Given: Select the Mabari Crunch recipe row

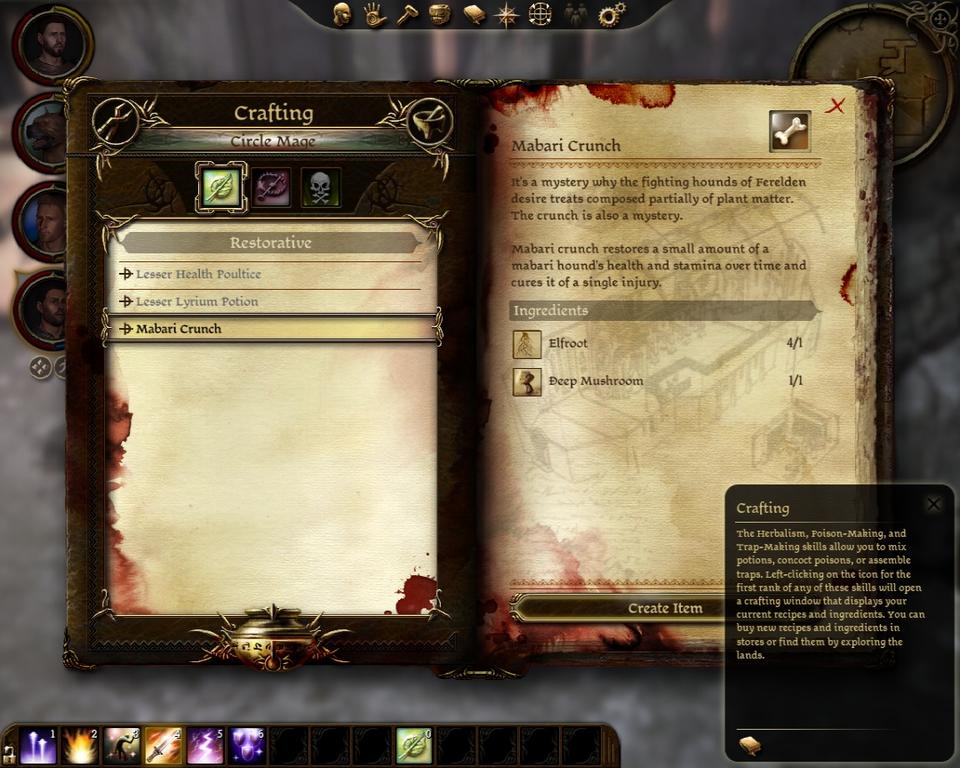Looking at the screenshot, I should [x=270, y=328].
